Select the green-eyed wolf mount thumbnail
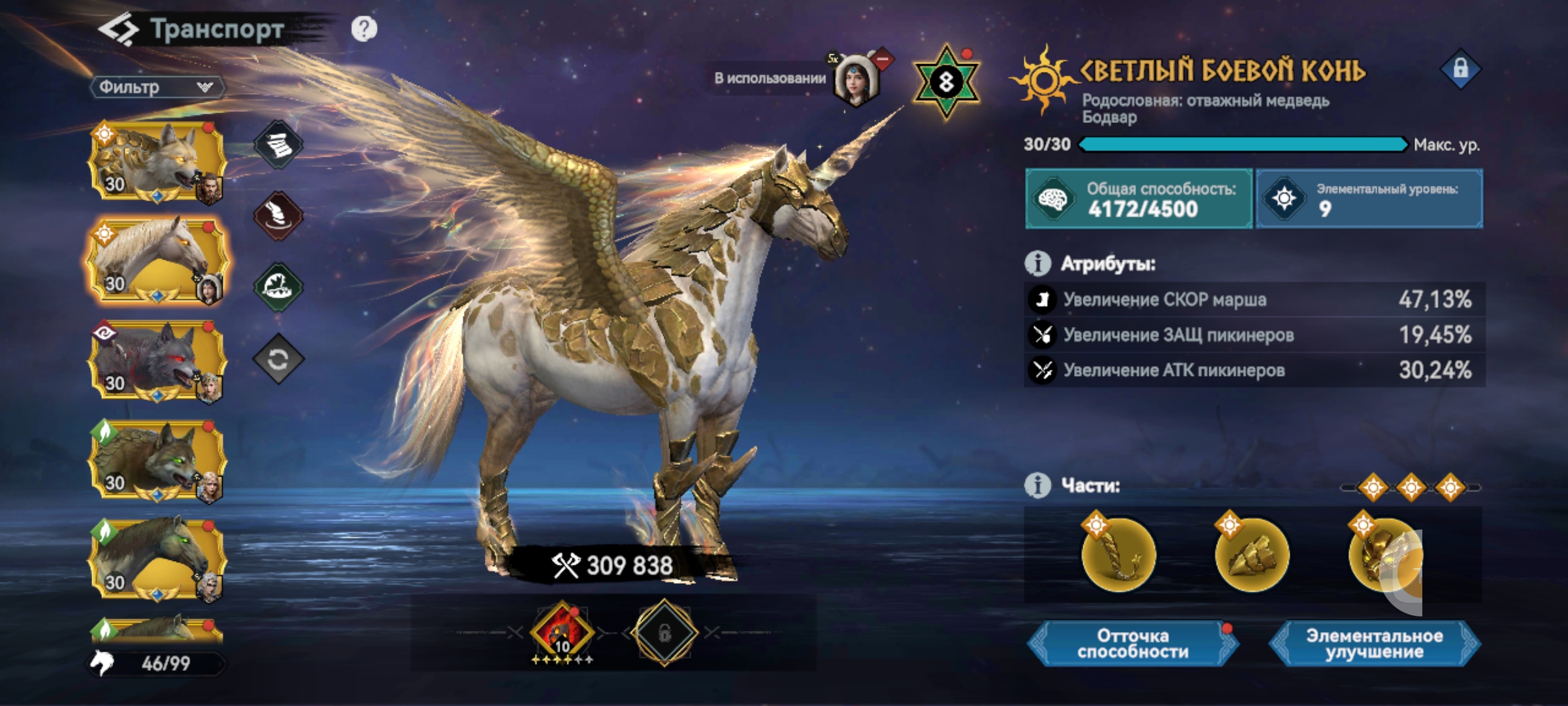 157,460
